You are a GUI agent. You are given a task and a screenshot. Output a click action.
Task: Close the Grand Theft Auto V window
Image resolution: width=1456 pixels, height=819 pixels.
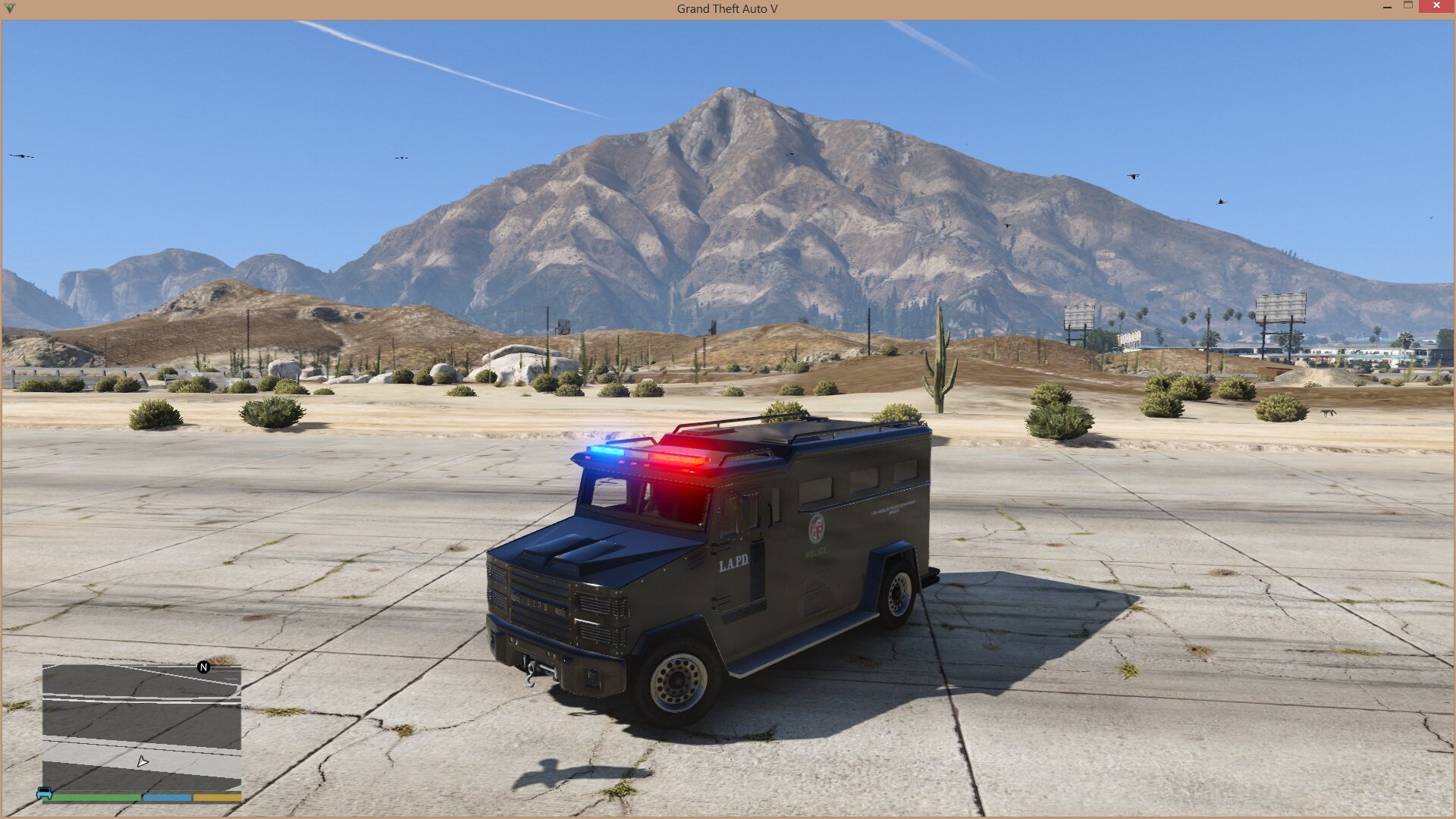(x=1436, y=6)
